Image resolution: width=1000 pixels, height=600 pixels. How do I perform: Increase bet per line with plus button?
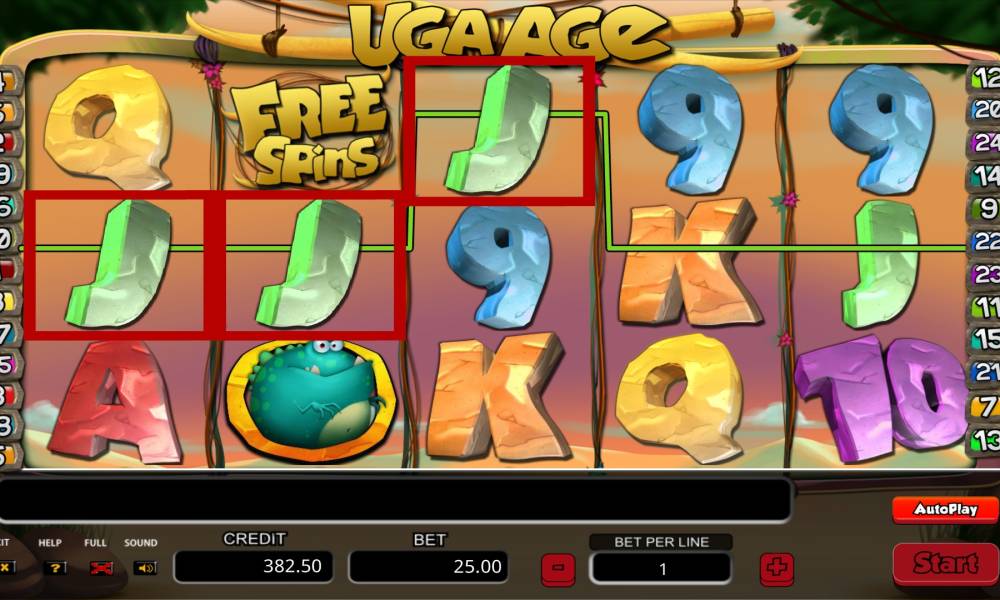tap(776, 568)
